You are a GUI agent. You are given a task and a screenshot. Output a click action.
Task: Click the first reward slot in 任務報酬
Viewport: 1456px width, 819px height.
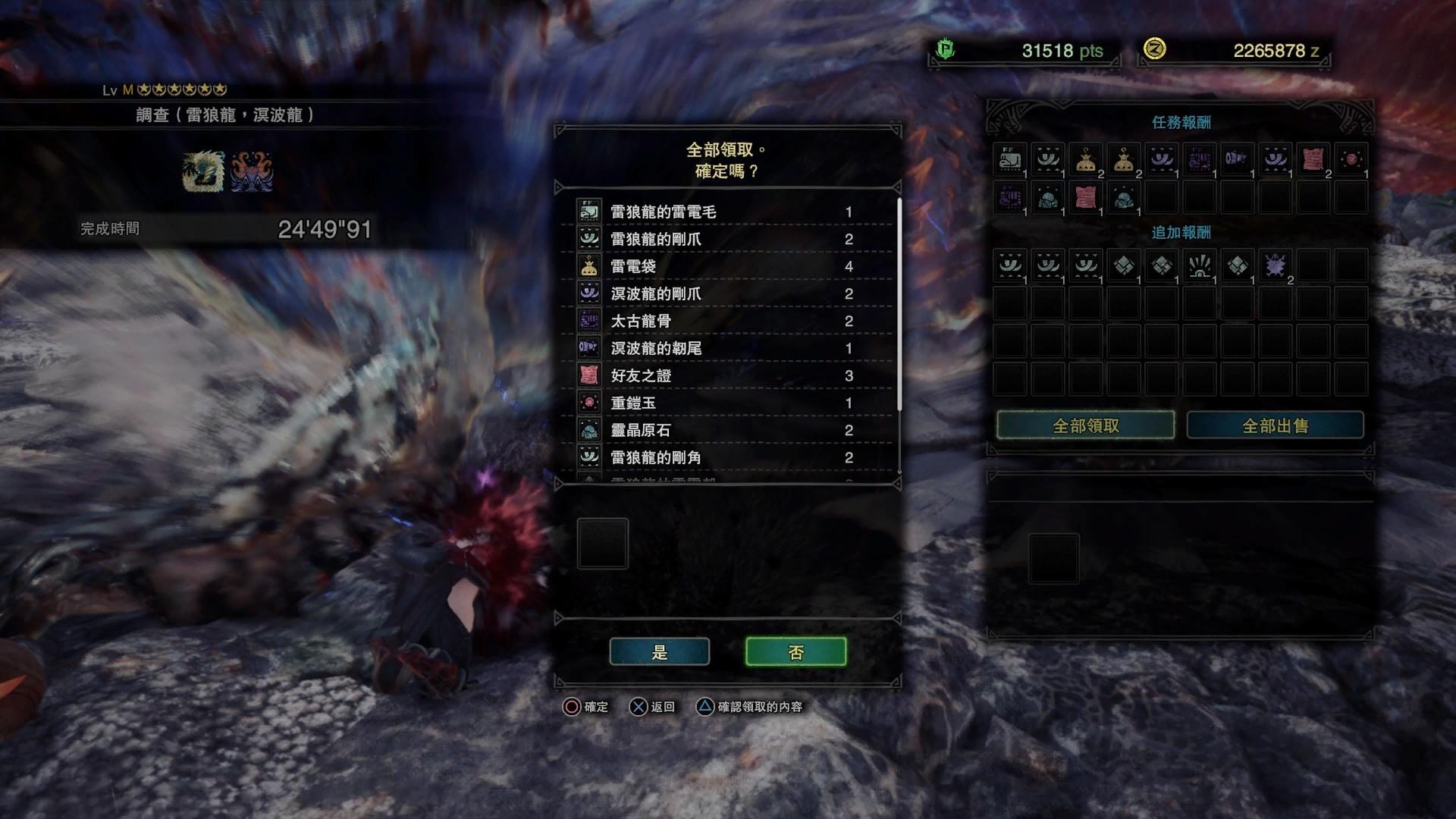1010,160
